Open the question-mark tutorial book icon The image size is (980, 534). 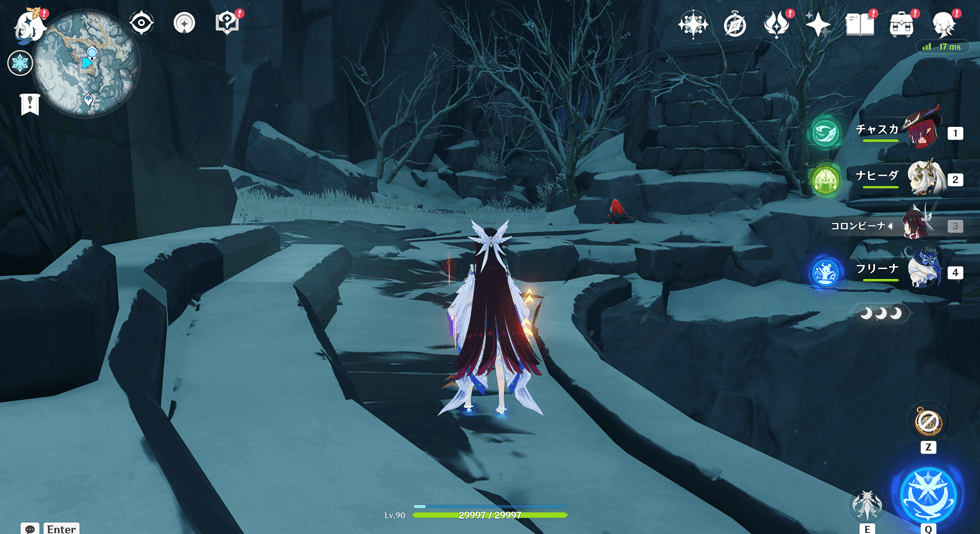pos(227,23)
